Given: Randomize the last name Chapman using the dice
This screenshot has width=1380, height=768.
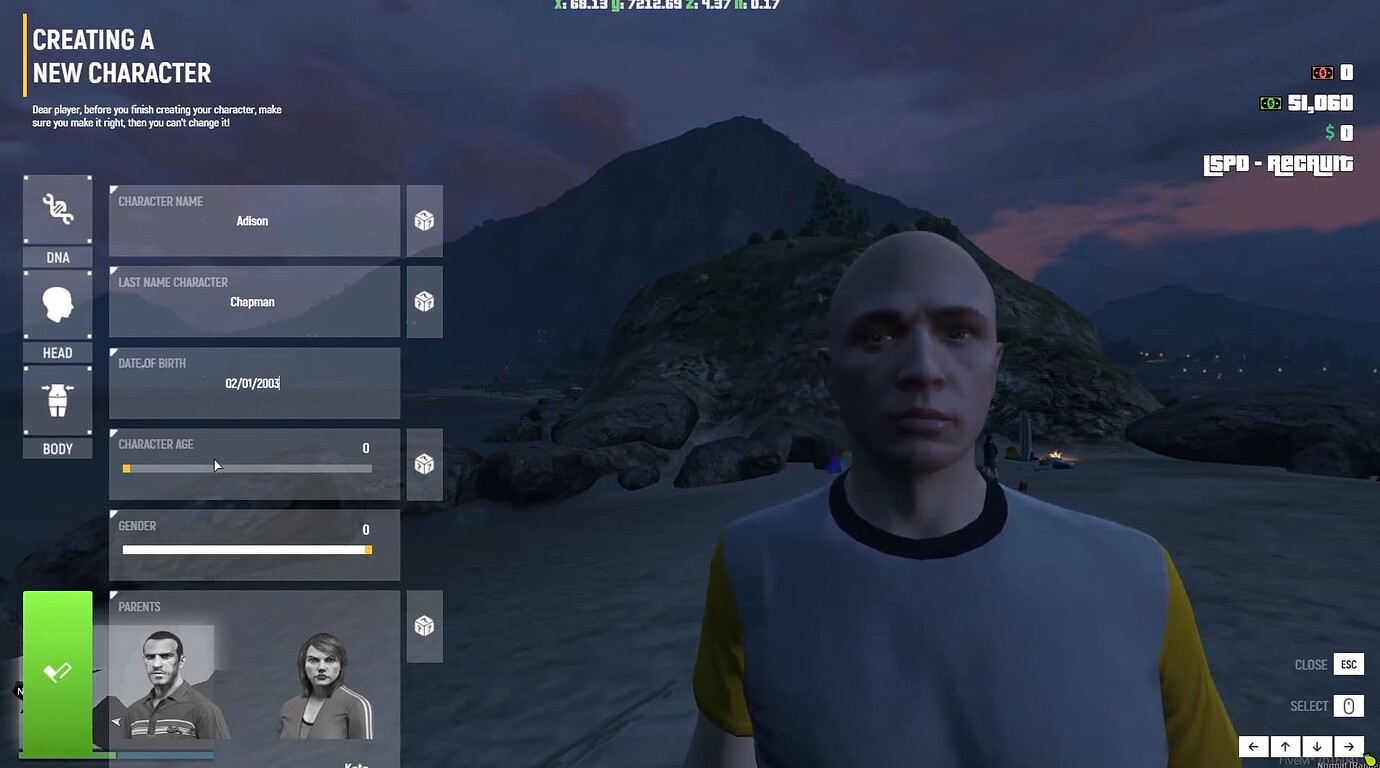Looking at the screenshot, I should [424, 301].
